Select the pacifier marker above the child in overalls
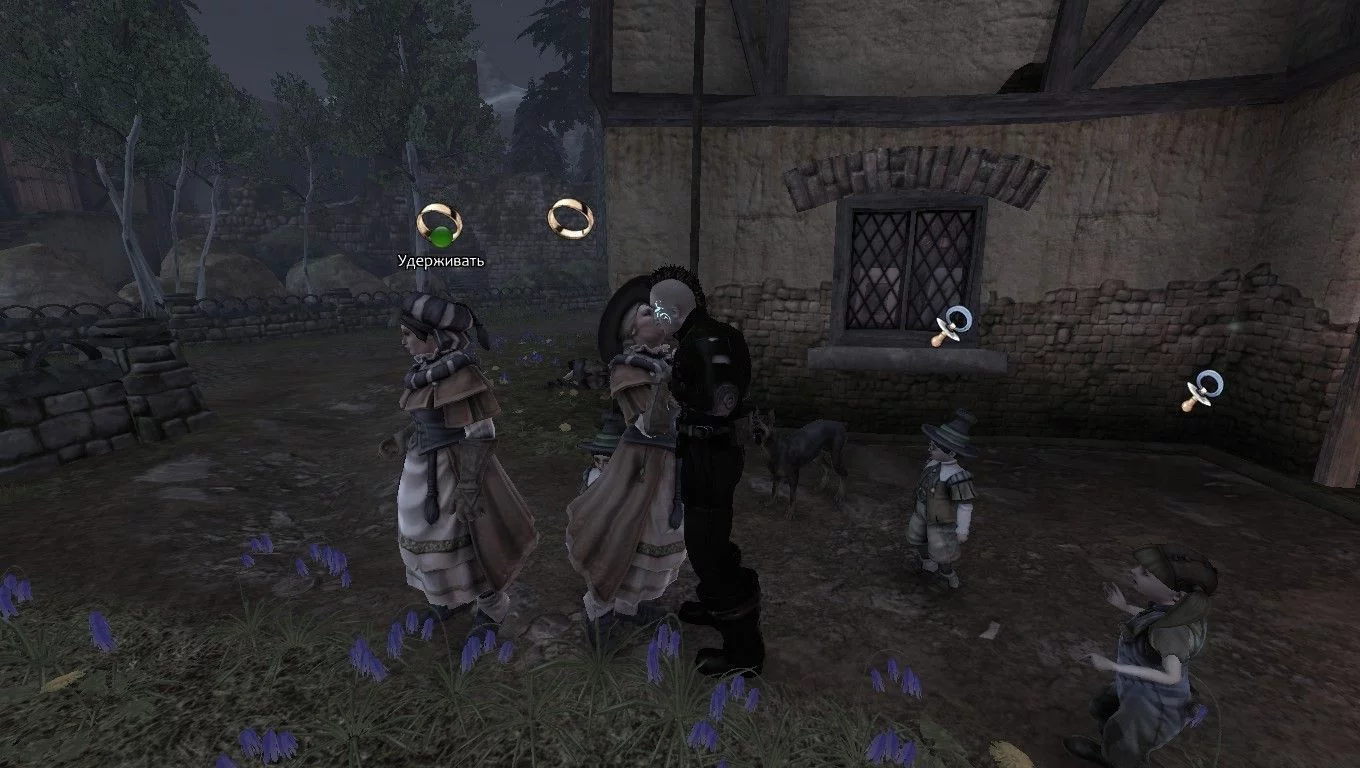1360x768 pixels. 1201,390
